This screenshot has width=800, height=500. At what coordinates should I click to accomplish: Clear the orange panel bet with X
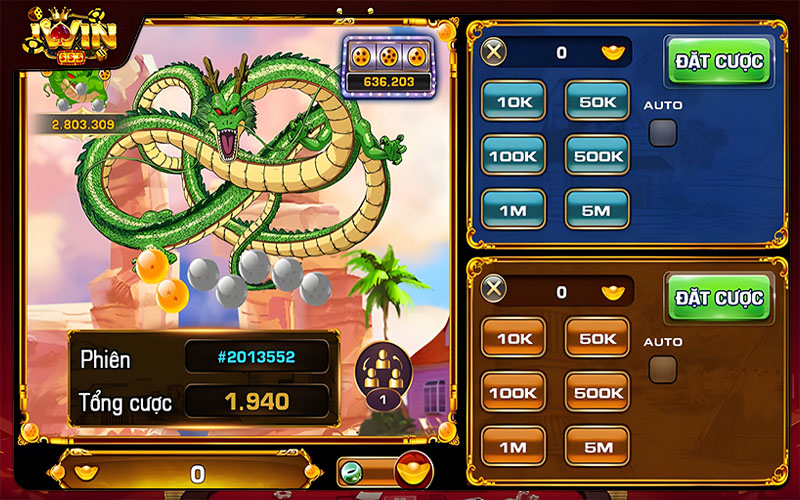[x=494, y=292]
